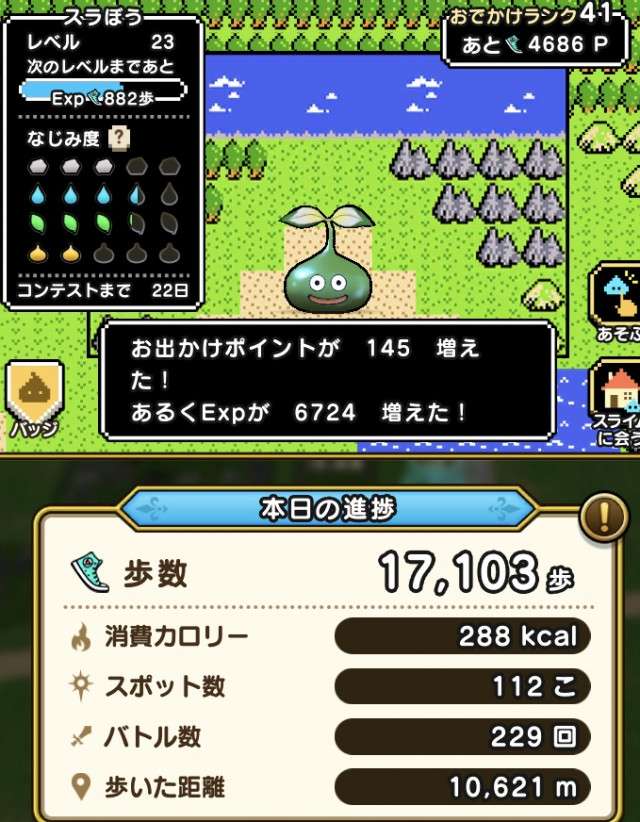Select the スライムに会う house button
This screenshot has width=640, height=822.
click(614, 400)
